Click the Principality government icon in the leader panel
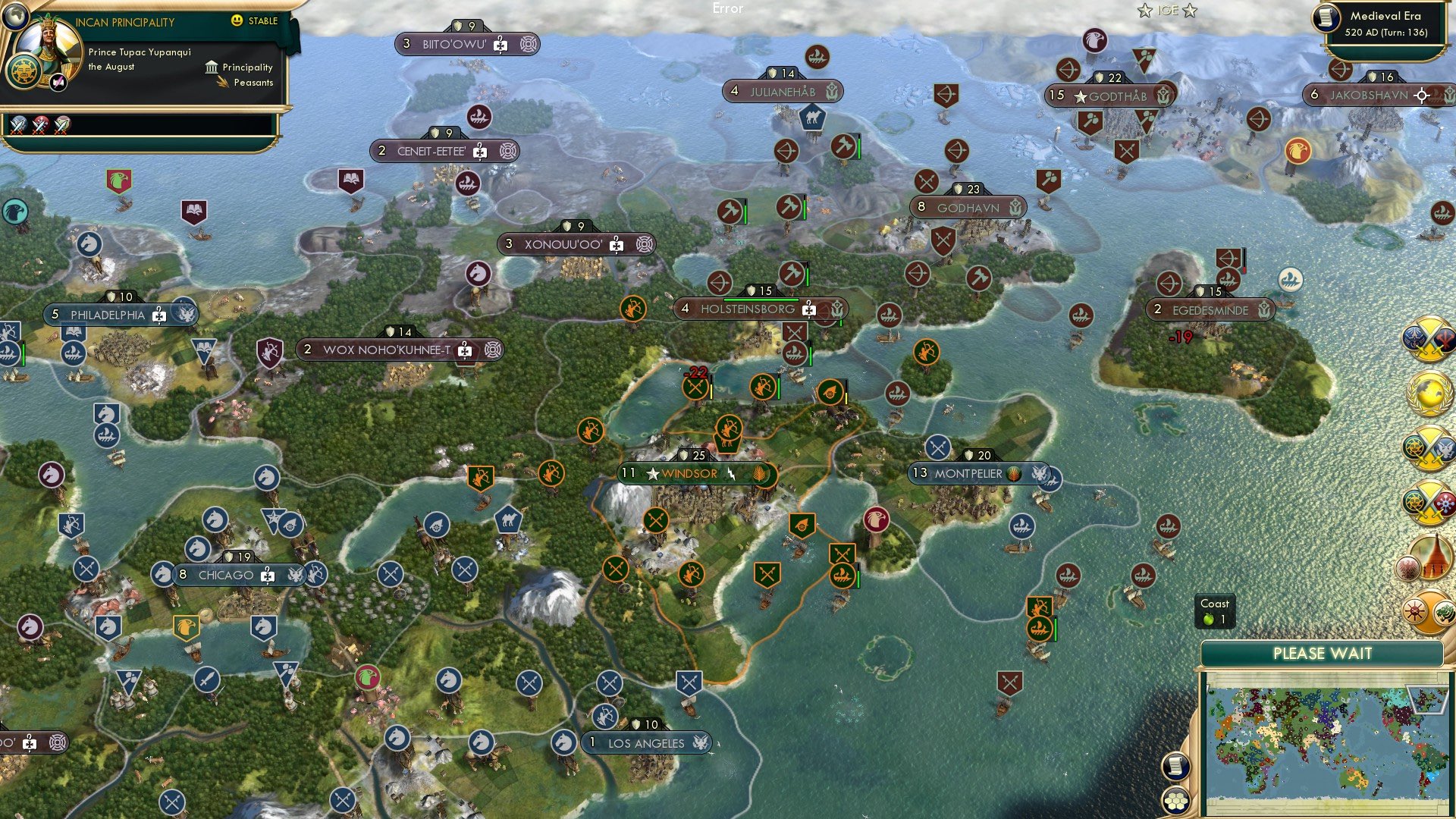Screen dimensions: 1456x819 tap(210, 67)
